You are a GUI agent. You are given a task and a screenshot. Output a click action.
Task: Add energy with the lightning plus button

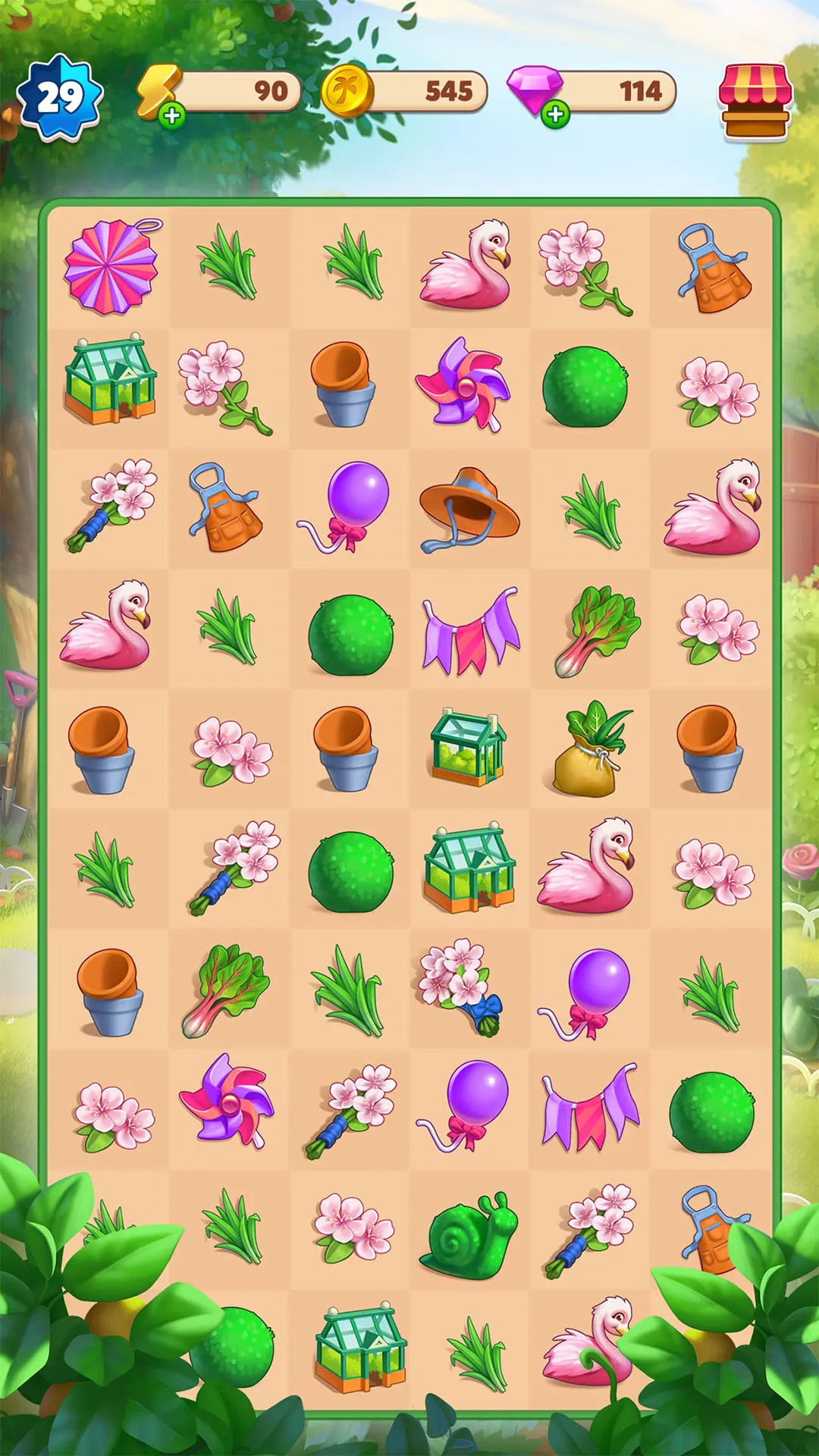pos(172,115)
